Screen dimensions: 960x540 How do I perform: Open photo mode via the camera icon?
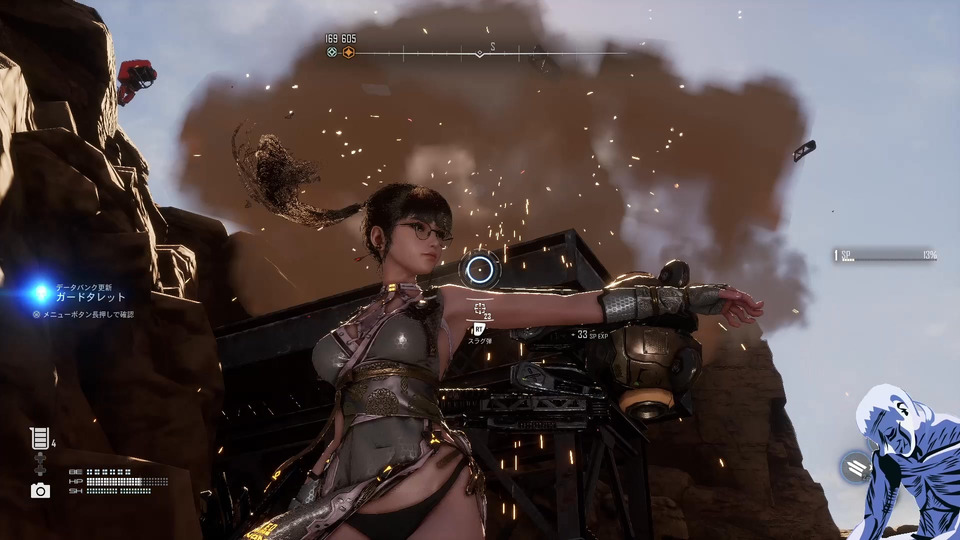click(x=40, y=490)
